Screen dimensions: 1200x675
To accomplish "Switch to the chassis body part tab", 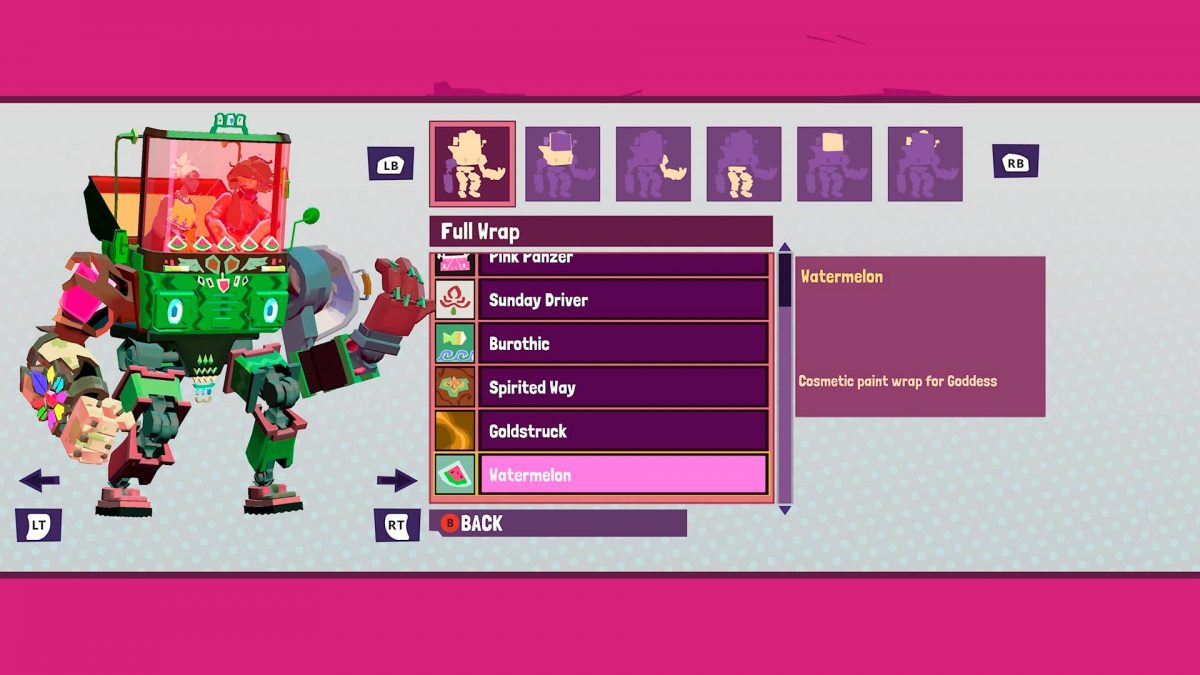I will (562, 164).
